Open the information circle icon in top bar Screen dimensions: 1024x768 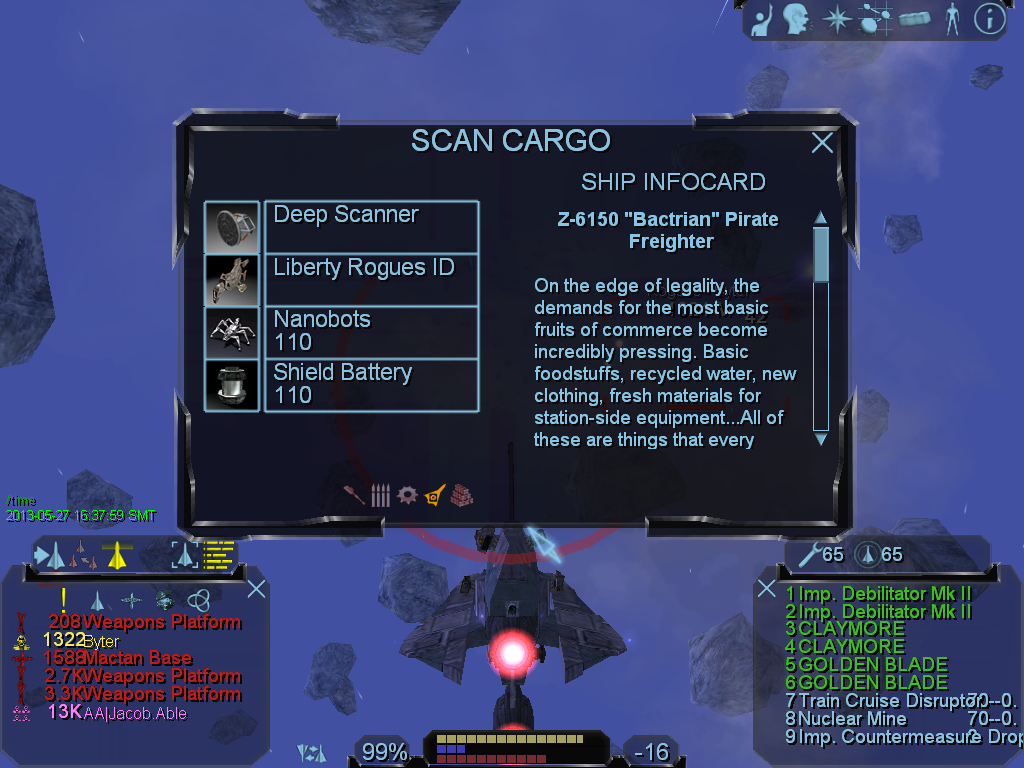(989, 19)
